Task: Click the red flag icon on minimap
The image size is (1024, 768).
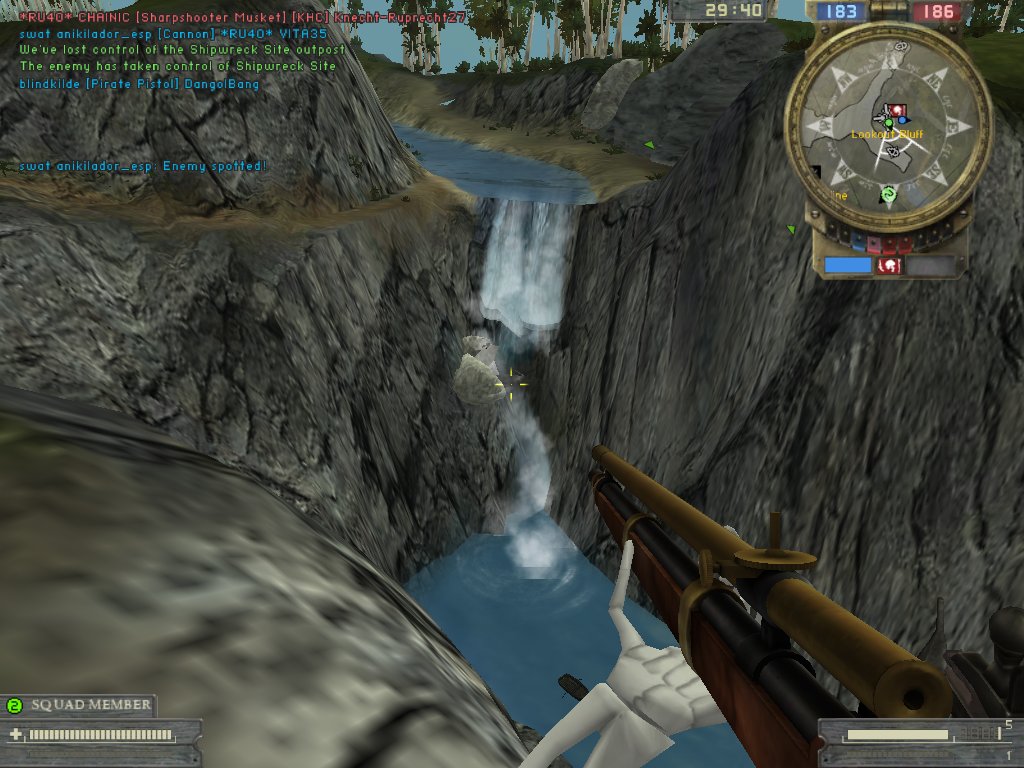Action: point(897,110)
